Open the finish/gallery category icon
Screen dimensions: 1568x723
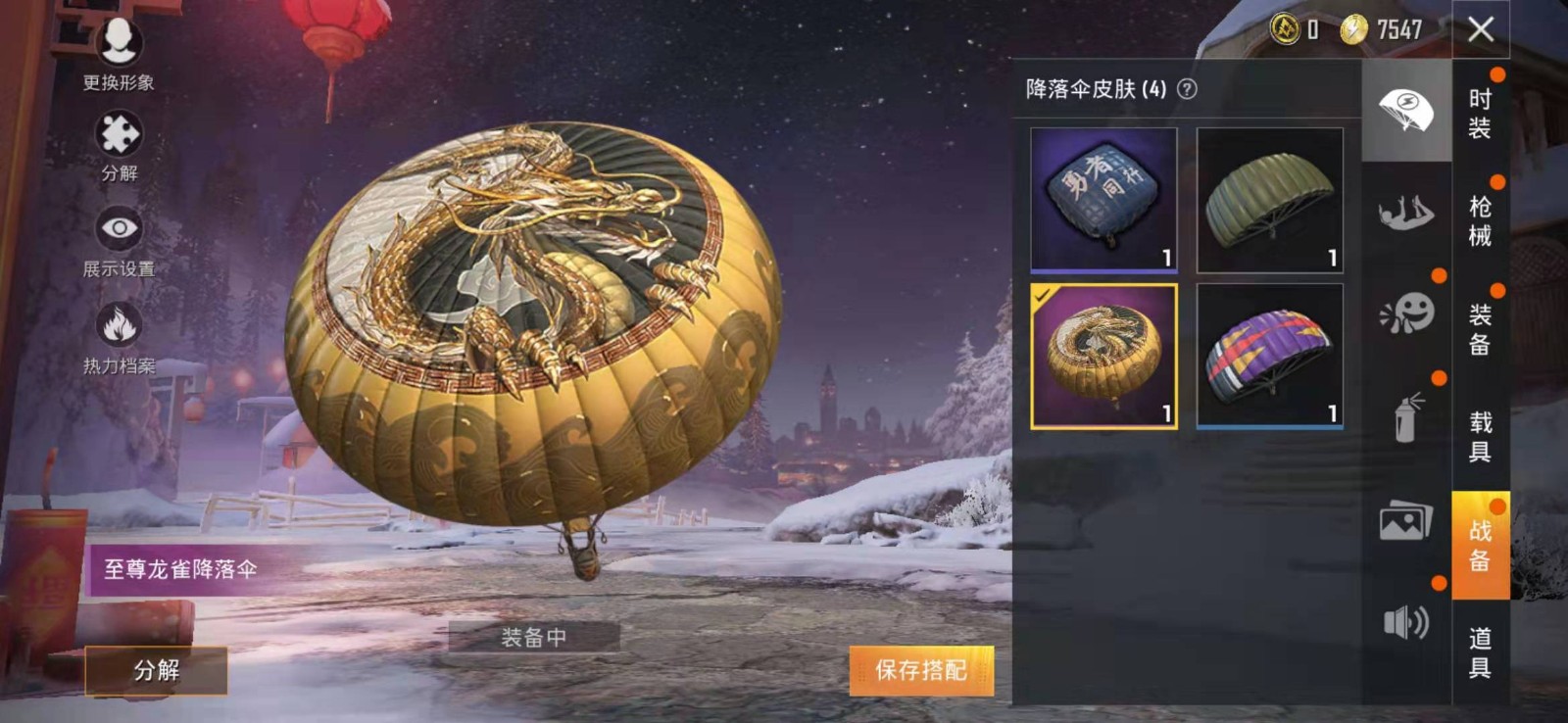(1408, 525)
